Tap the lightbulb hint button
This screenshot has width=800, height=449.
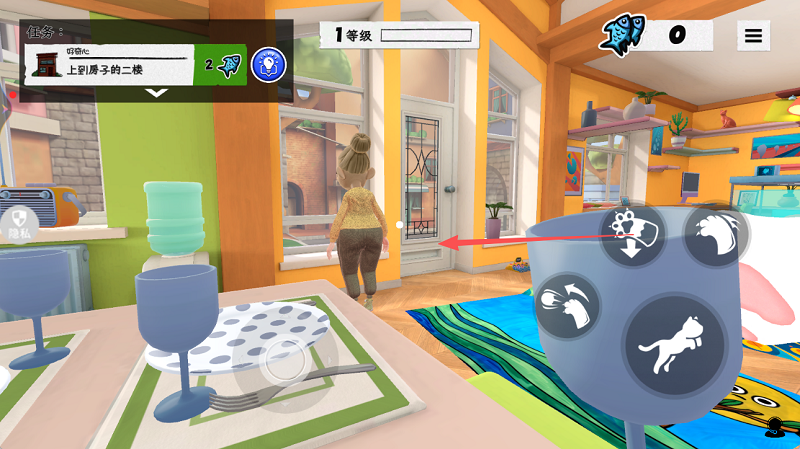coord(269,65)
